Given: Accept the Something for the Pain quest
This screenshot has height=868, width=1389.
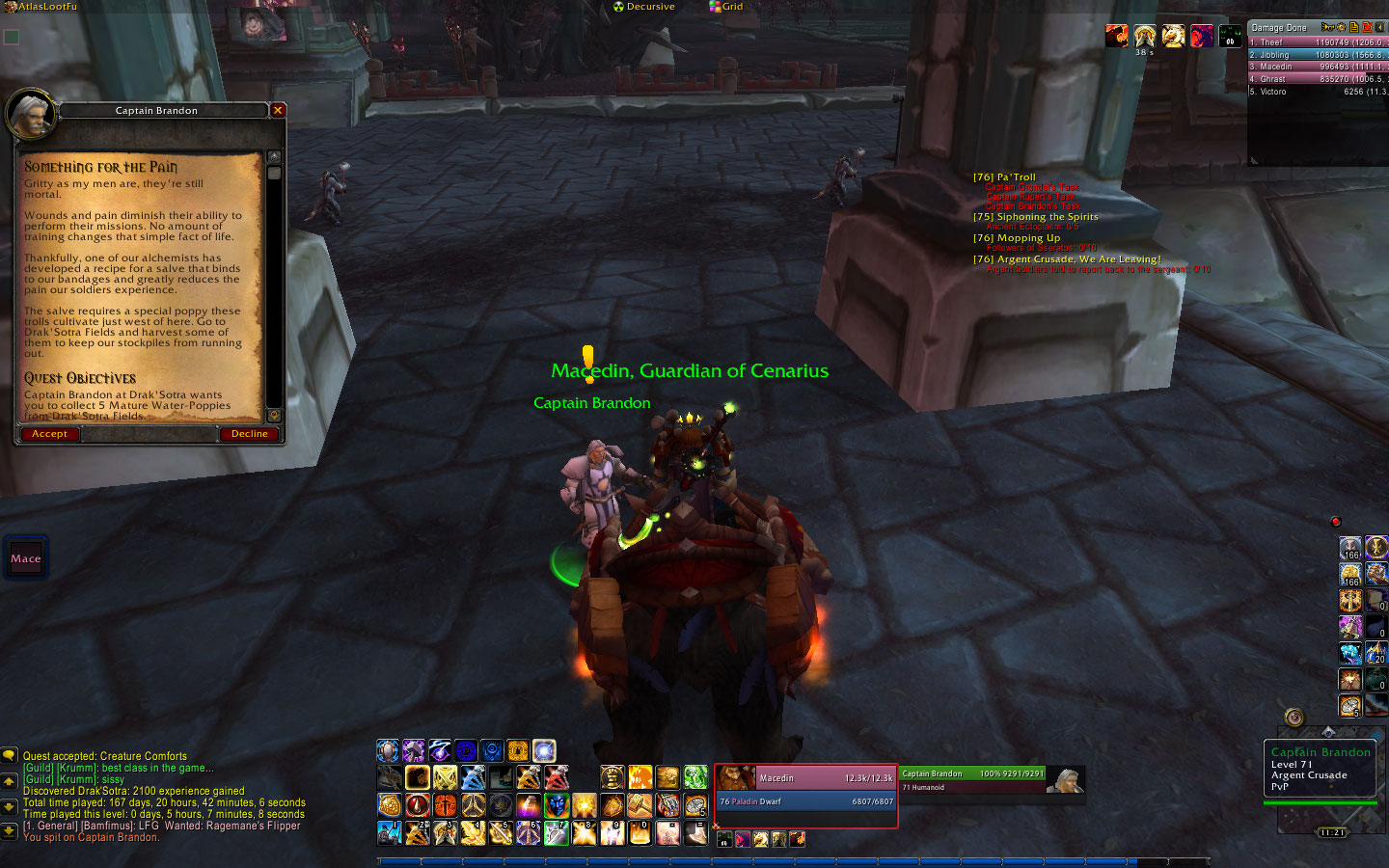Looking at the screenshot, I should [x=49, y=434].
